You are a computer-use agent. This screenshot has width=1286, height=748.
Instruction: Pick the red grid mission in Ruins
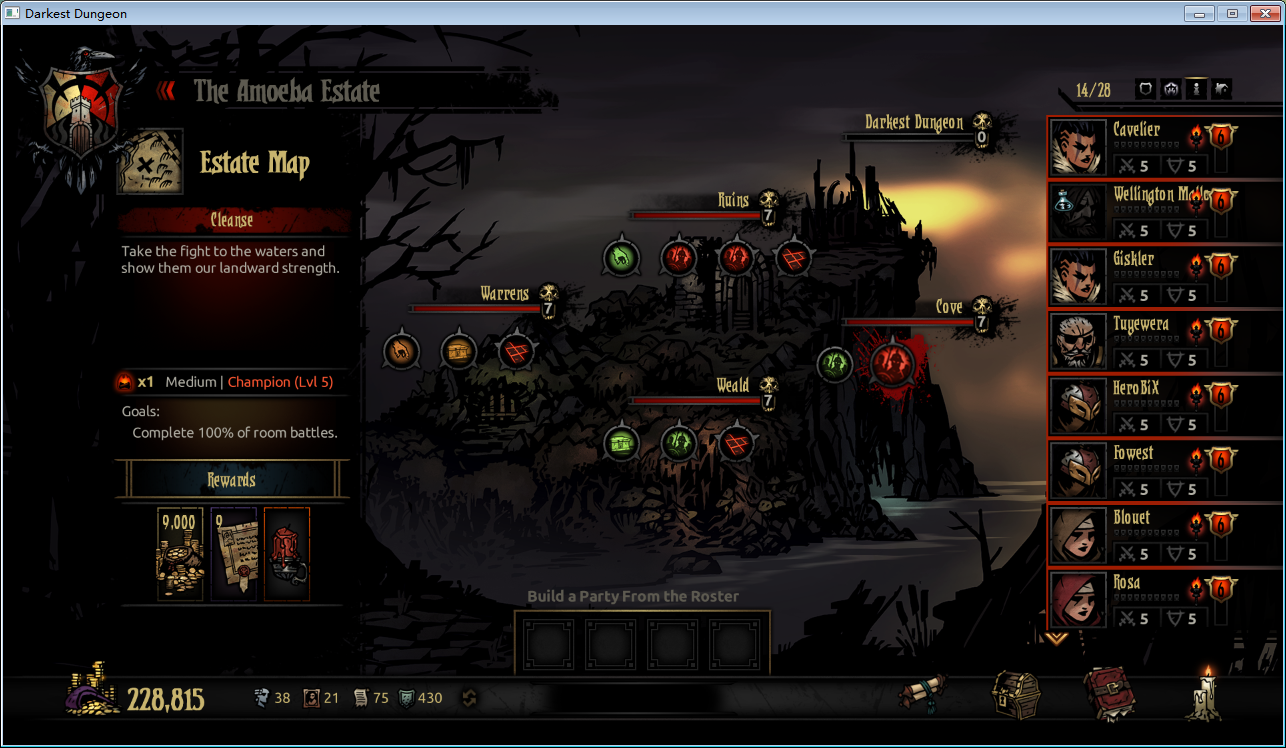coord(794,258)
